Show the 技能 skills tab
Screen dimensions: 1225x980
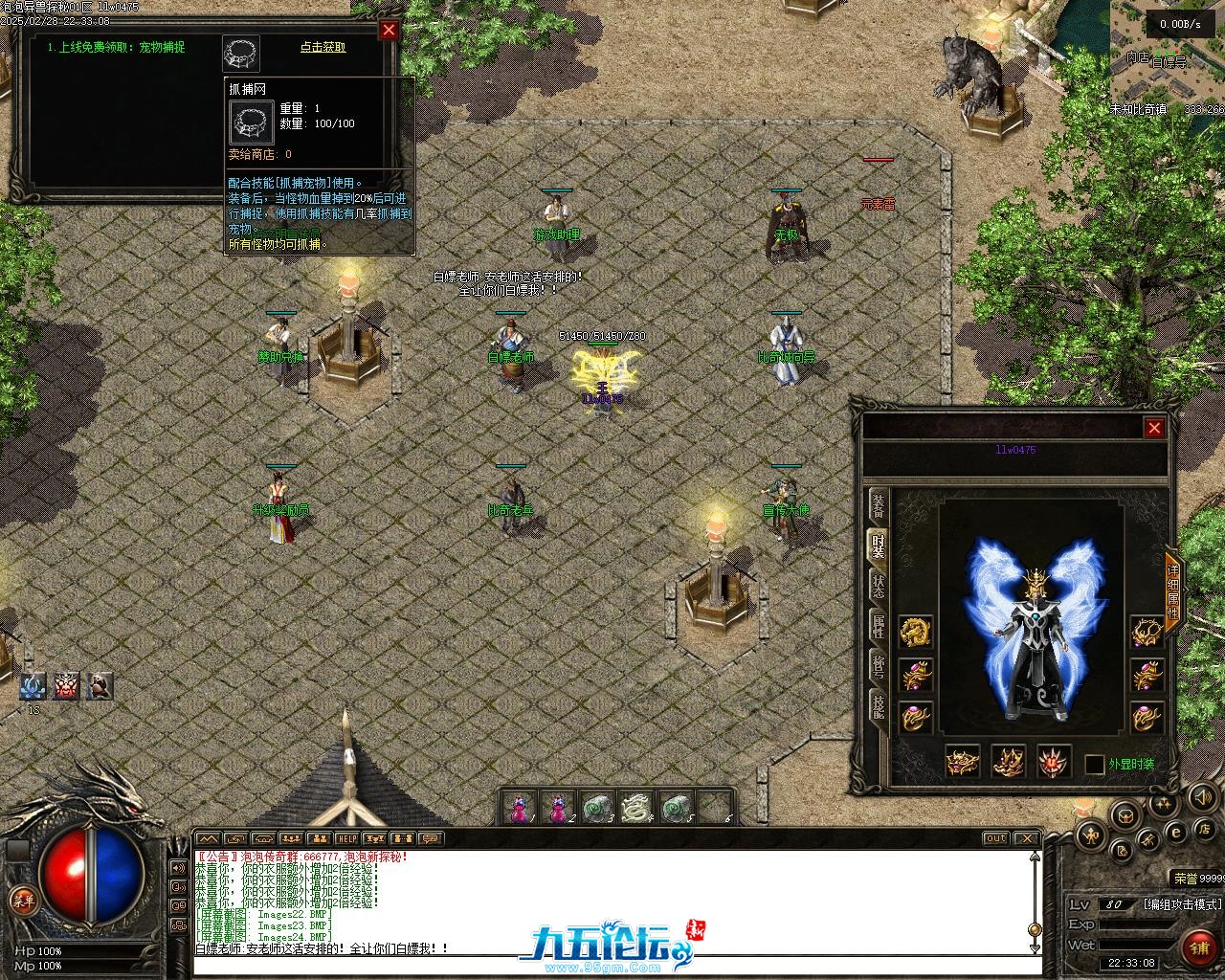click(878, 706)
